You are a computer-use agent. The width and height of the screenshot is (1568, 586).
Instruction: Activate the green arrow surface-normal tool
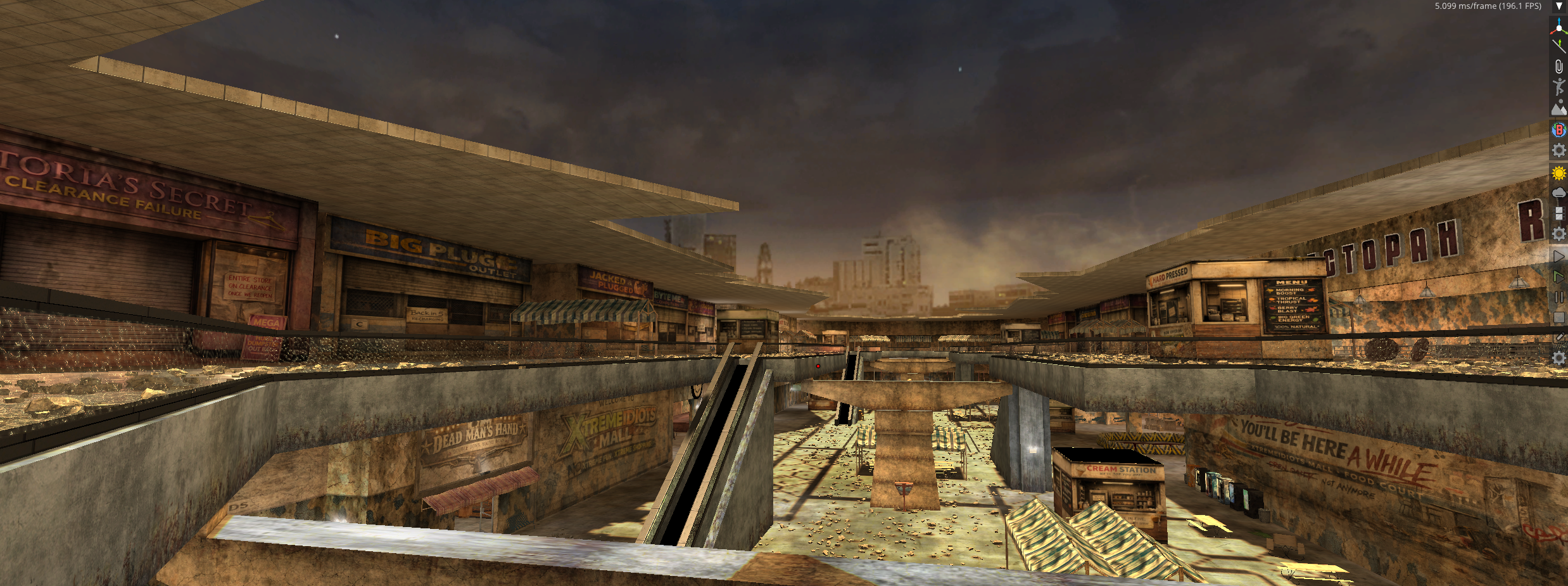tap(1559, 46)
